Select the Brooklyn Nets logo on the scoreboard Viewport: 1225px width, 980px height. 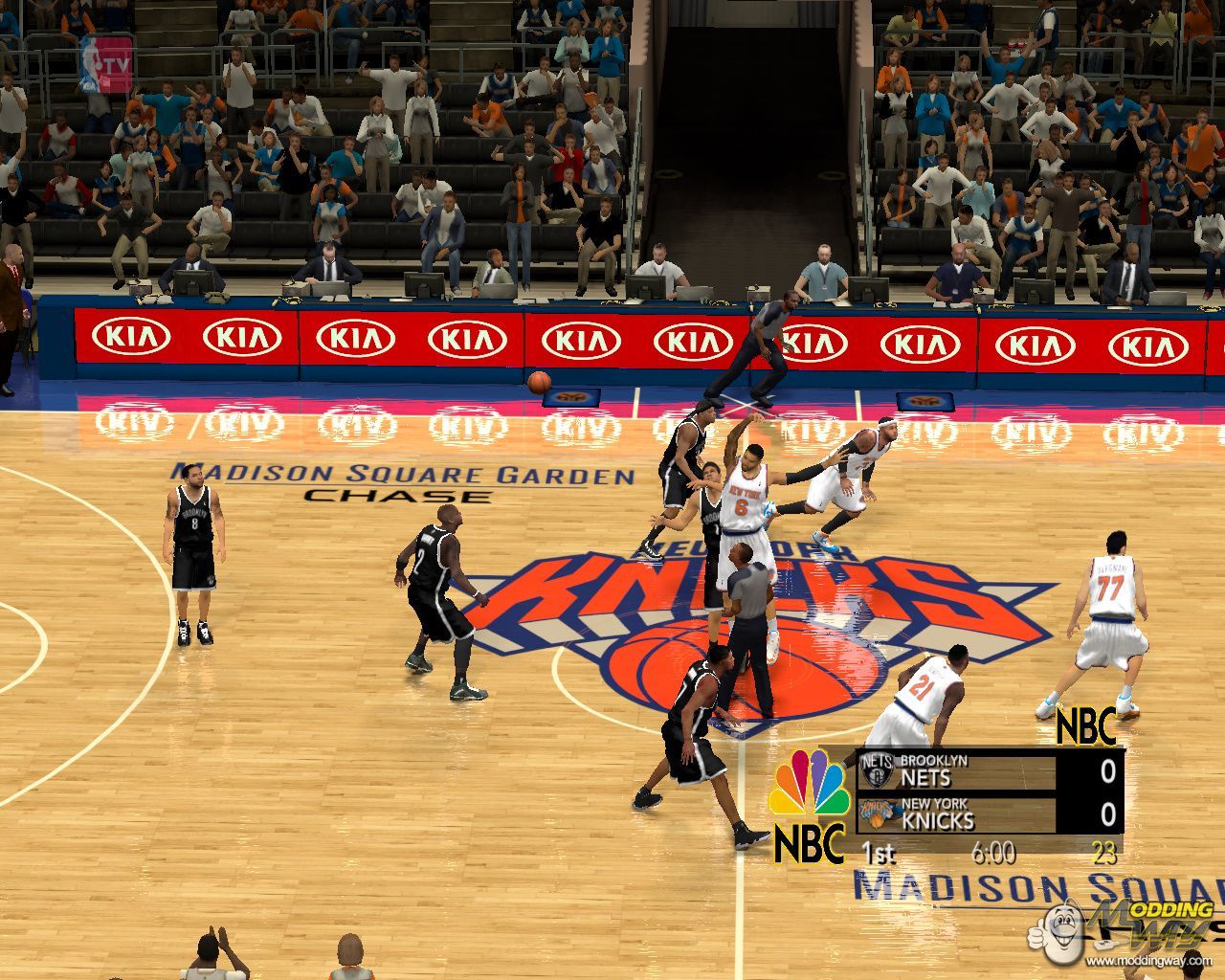coord(877,768)
